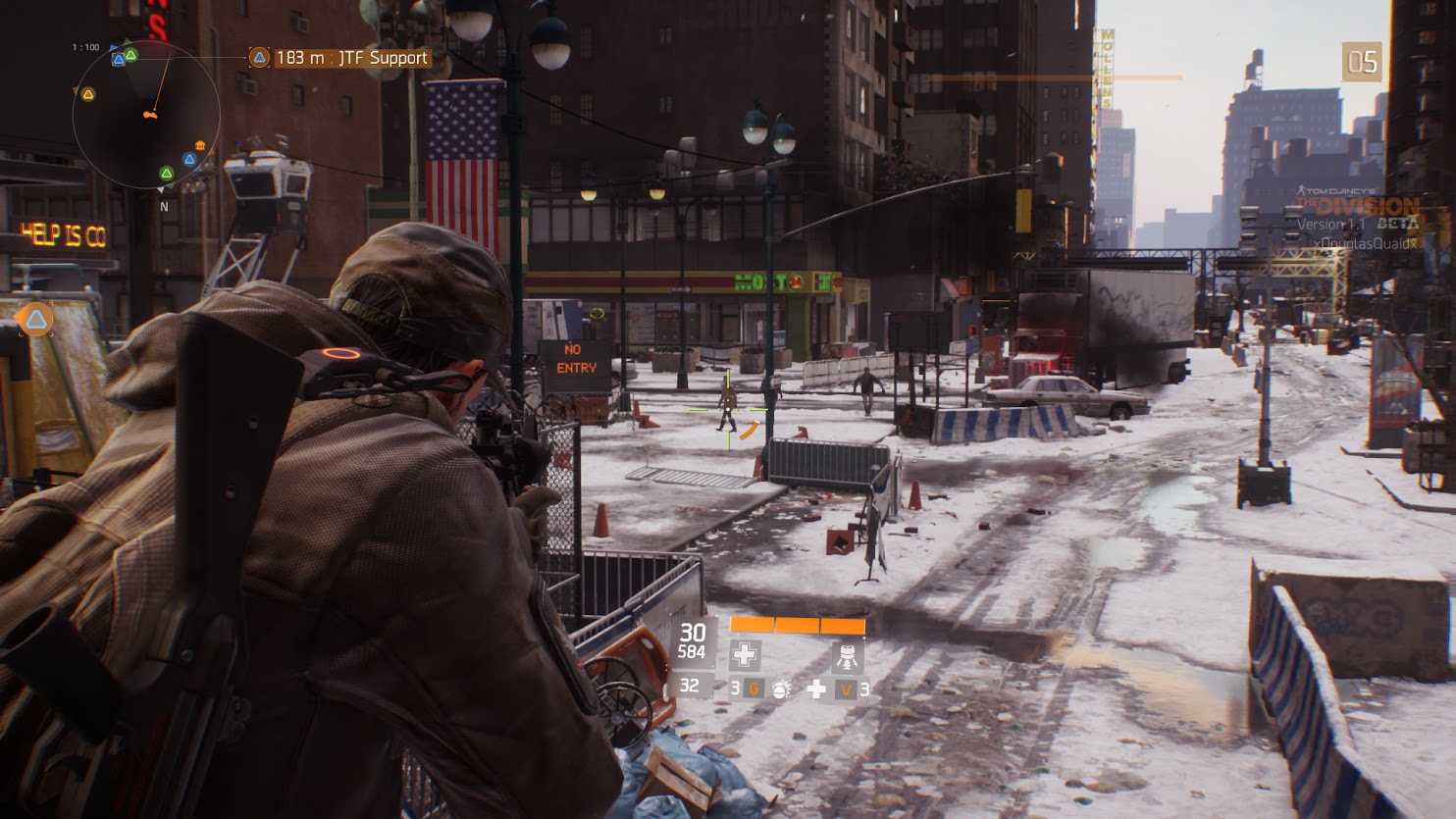Click the level 05 badge
The width and height of the screenshot is (1456, 819).
(1362, 63)
